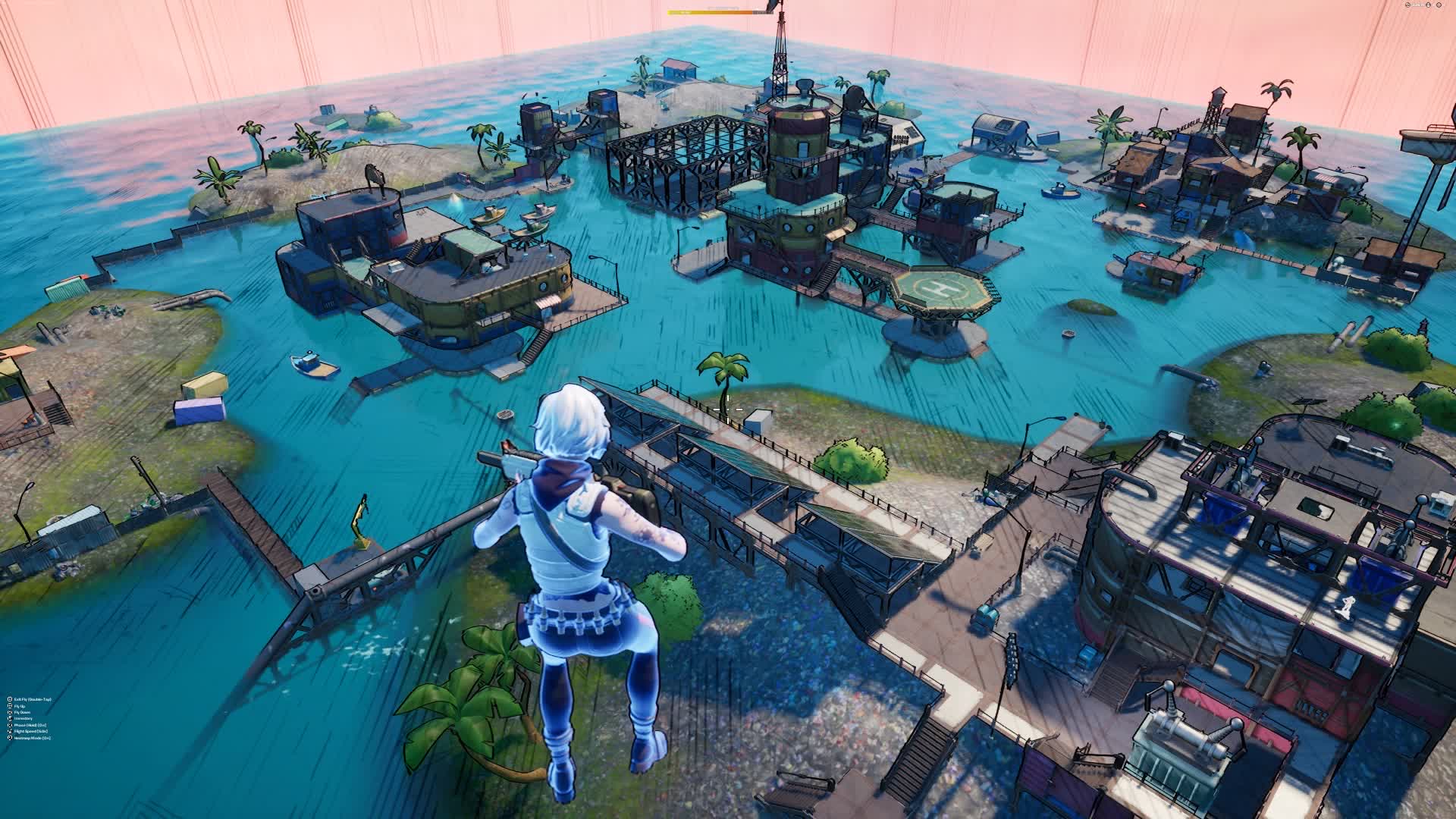Click the Phase (Hold) control icon
This screenshot has height=819, width=1456.
[10, 725]
